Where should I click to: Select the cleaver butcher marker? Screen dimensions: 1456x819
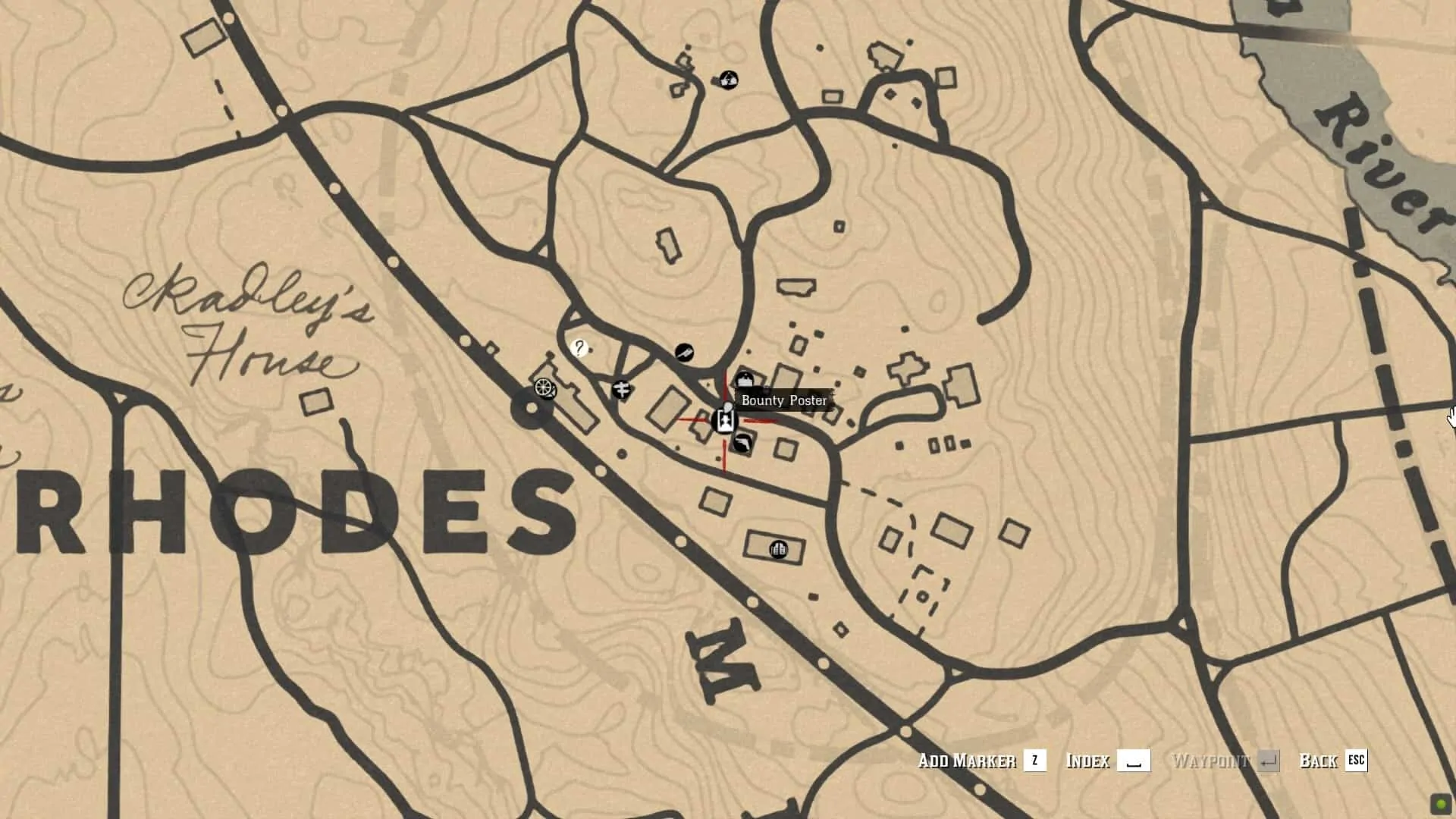point(684,352)
